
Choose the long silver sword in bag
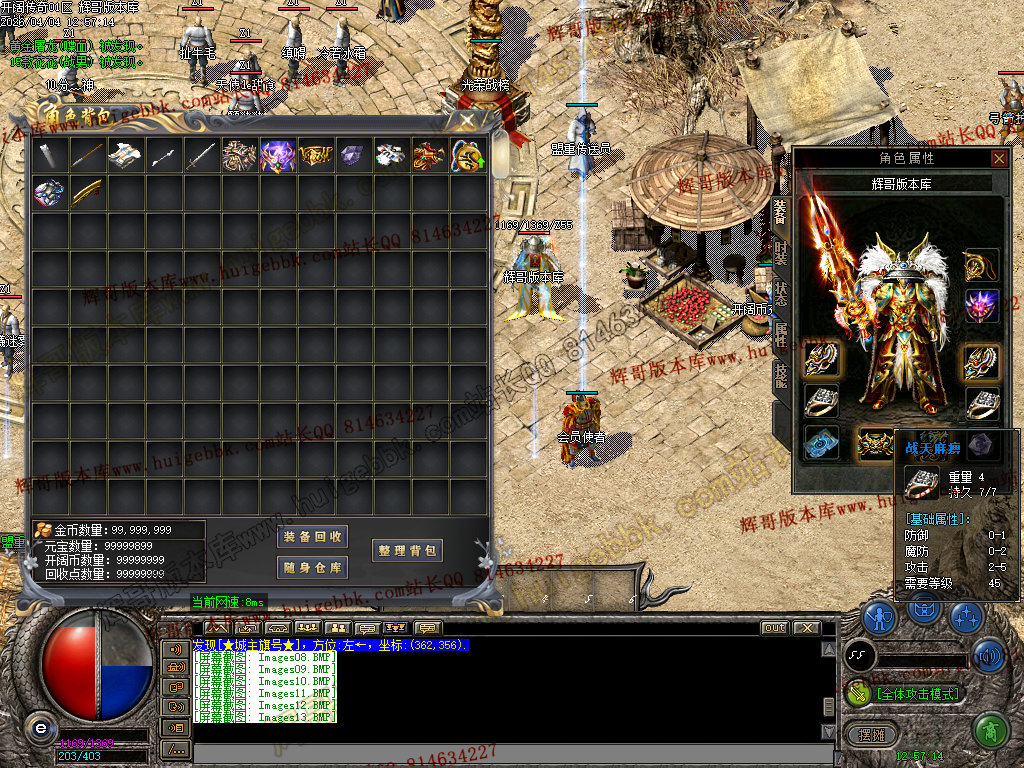pos(200,155)
